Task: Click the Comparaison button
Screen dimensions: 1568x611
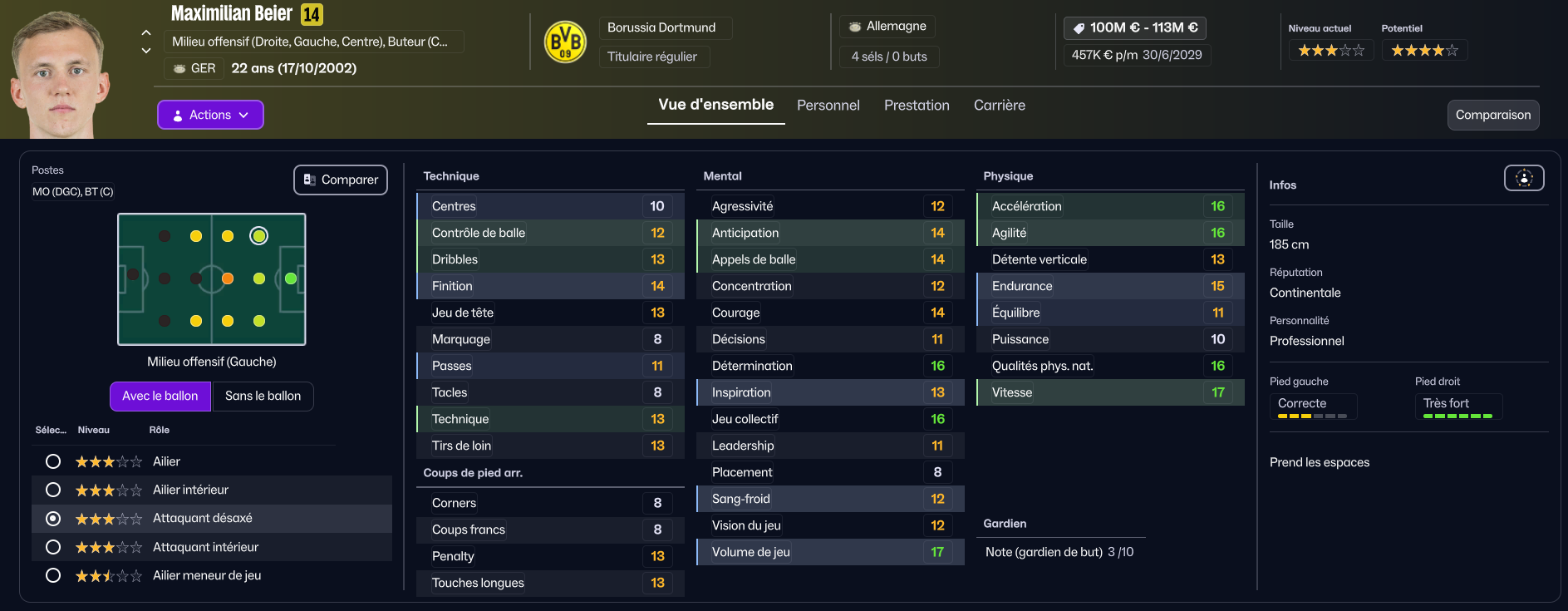Action: click(x=1492, y=115)
